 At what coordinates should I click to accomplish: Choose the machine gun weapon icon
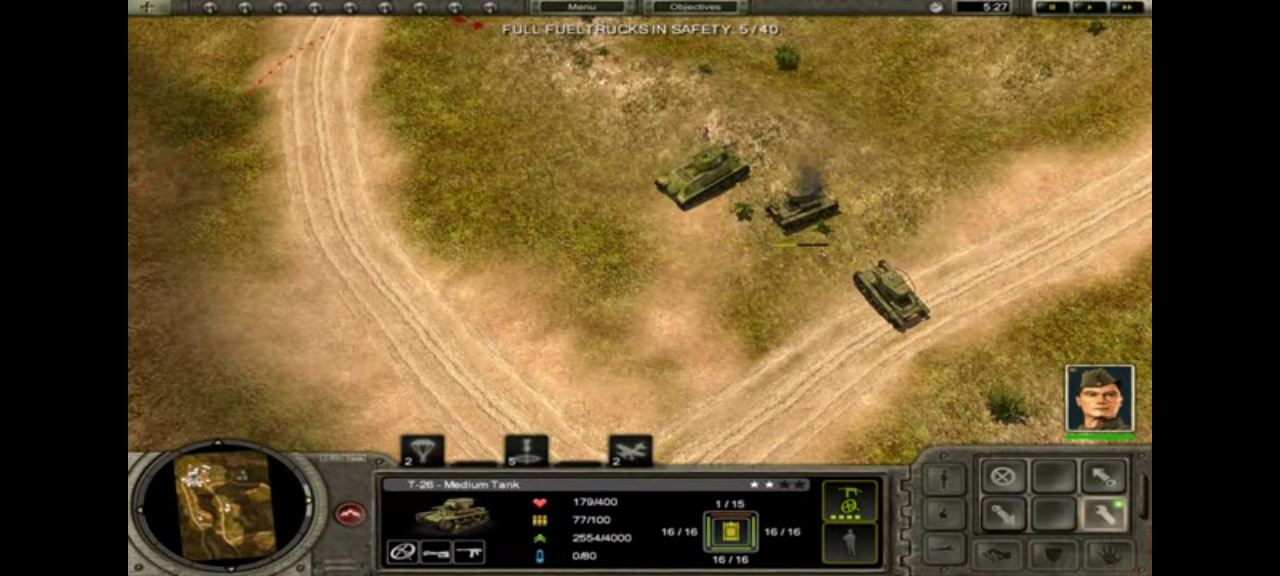pyautogui.click(x=469, y=551)
